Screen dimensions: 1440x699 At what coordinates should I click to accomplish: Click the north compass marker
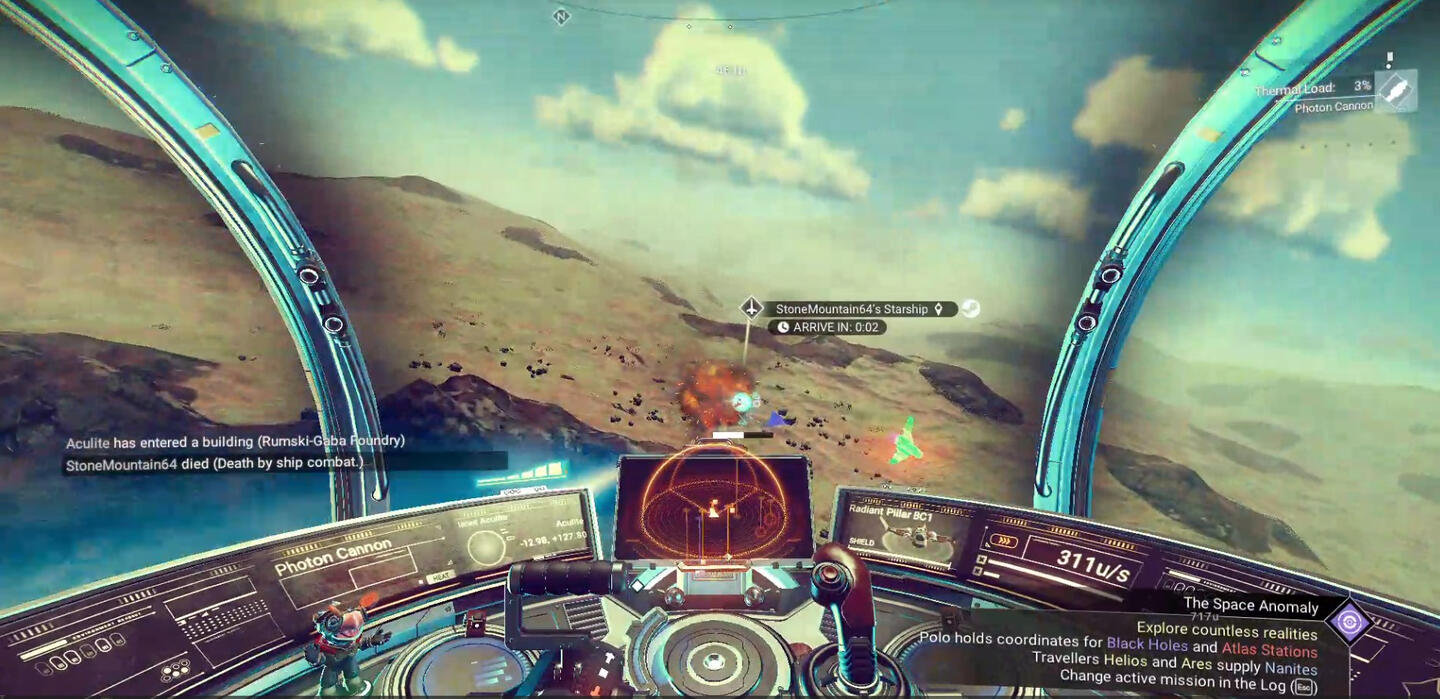point(561,16)
